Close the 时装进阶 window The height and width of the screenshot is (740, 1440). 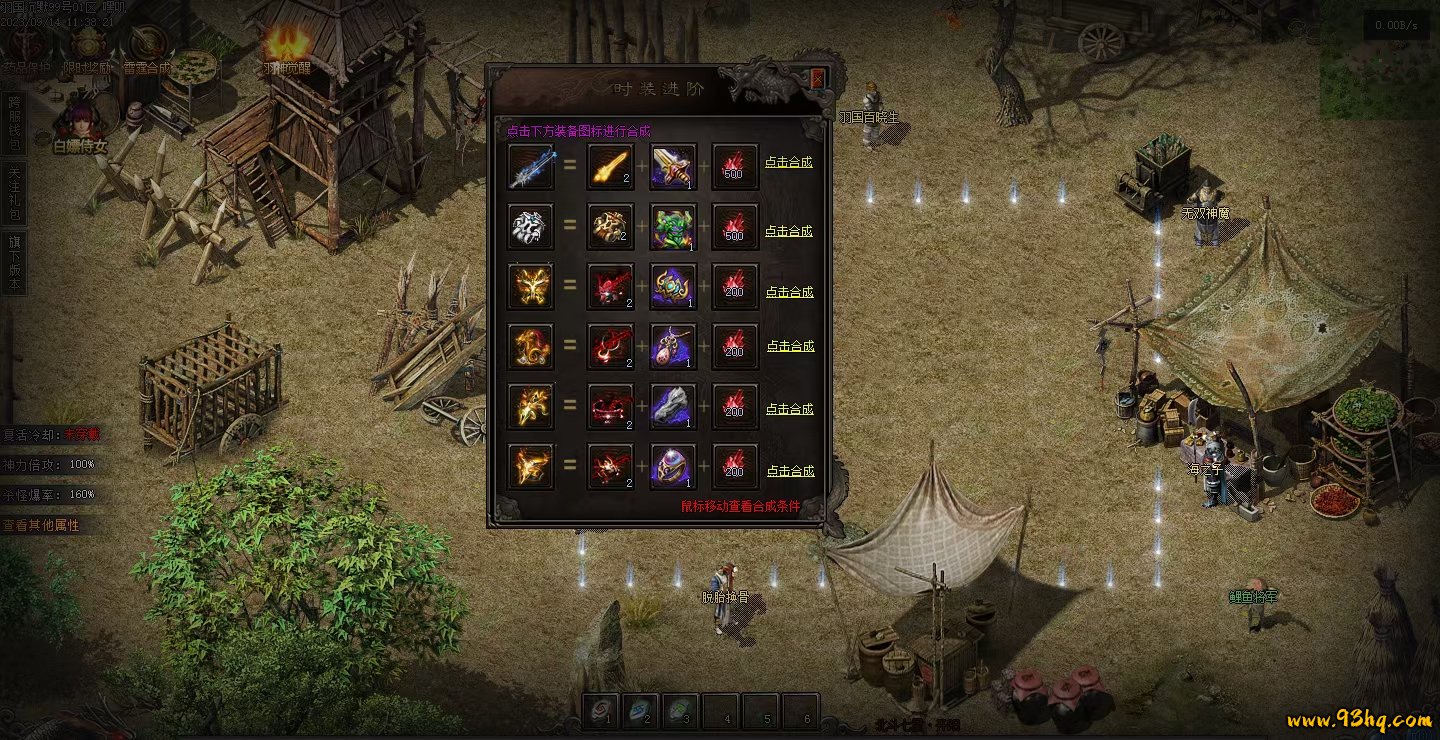tap(818, 79)
